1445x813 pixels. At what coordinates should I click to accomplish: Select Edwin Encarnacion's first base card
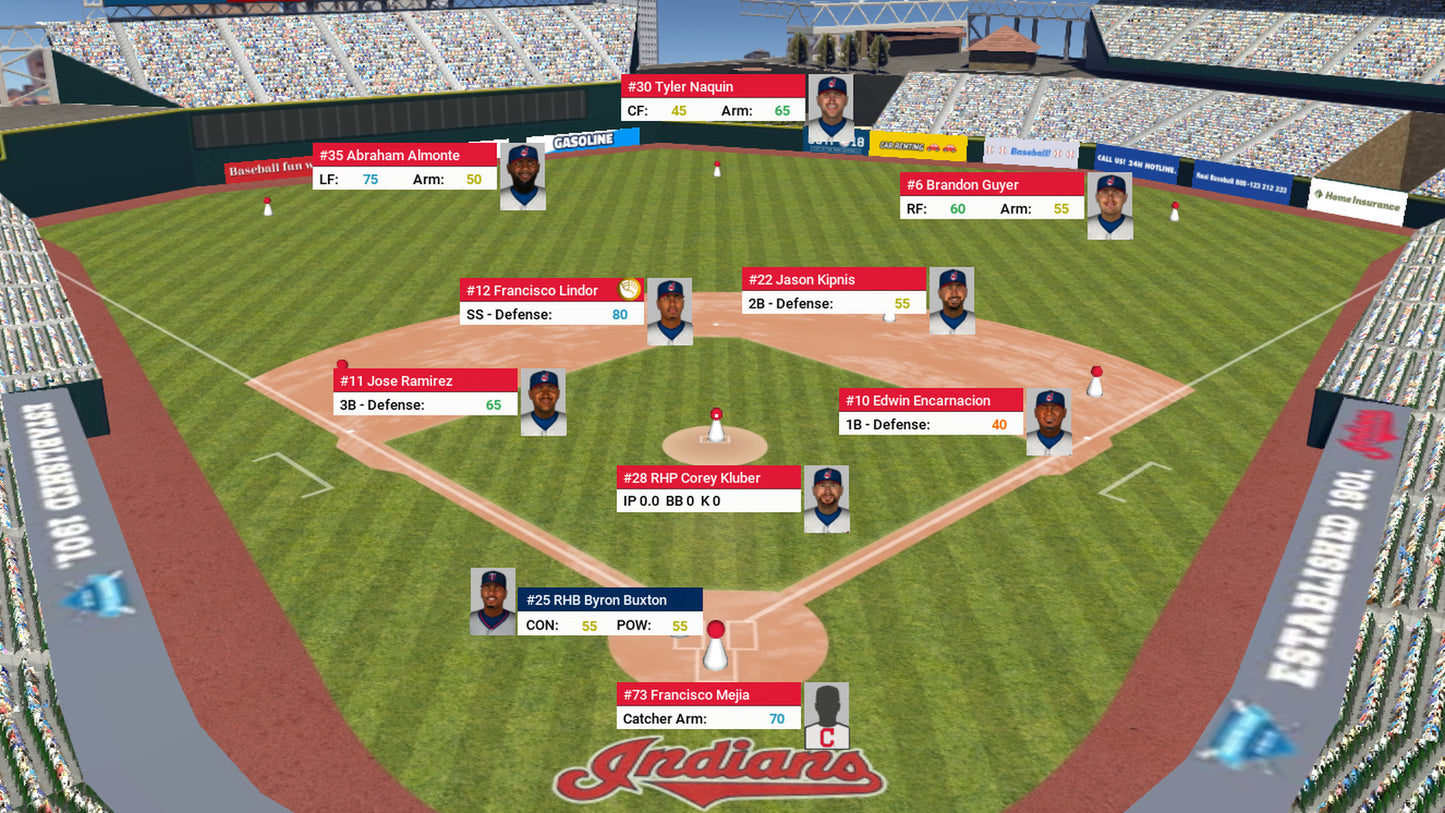tap(931, 412)
